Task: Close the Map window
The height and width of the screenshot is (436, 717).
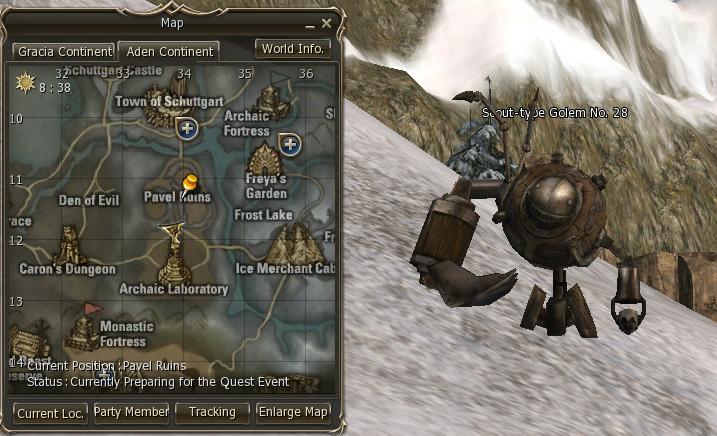Action: [x=327, y=22]
